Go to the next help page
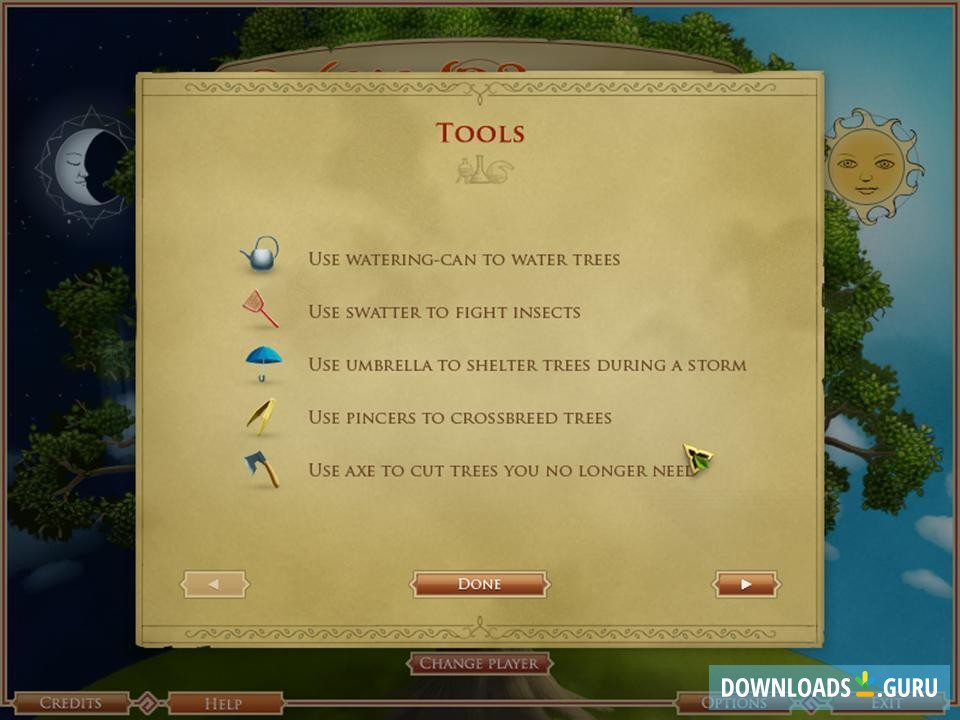The image size is (960, 720). [x=746, y=584]
